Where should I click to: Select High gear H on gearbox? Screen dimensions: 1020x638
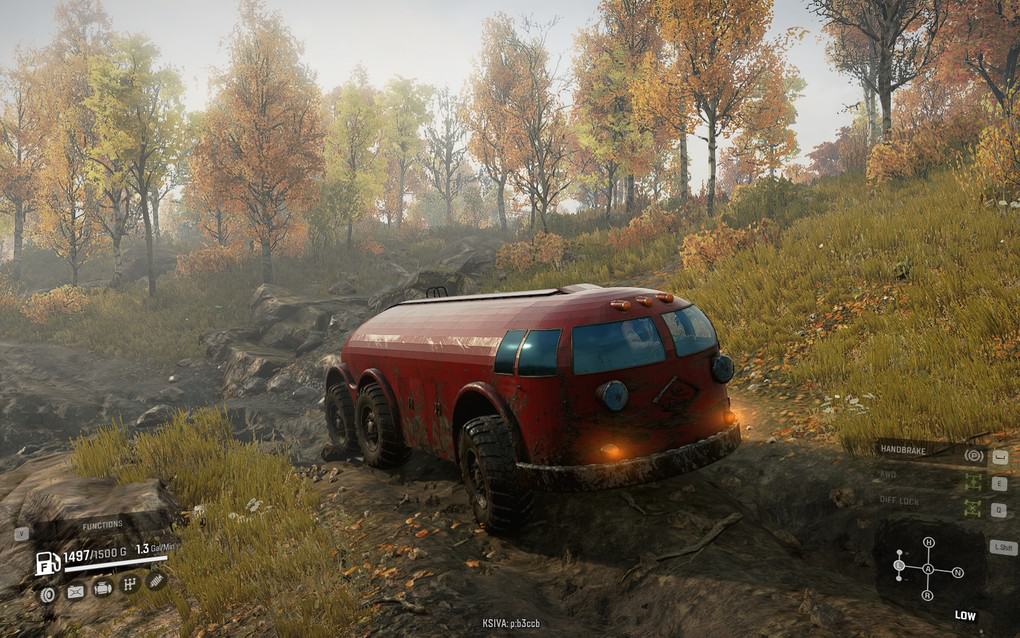[x=928, y=543]
